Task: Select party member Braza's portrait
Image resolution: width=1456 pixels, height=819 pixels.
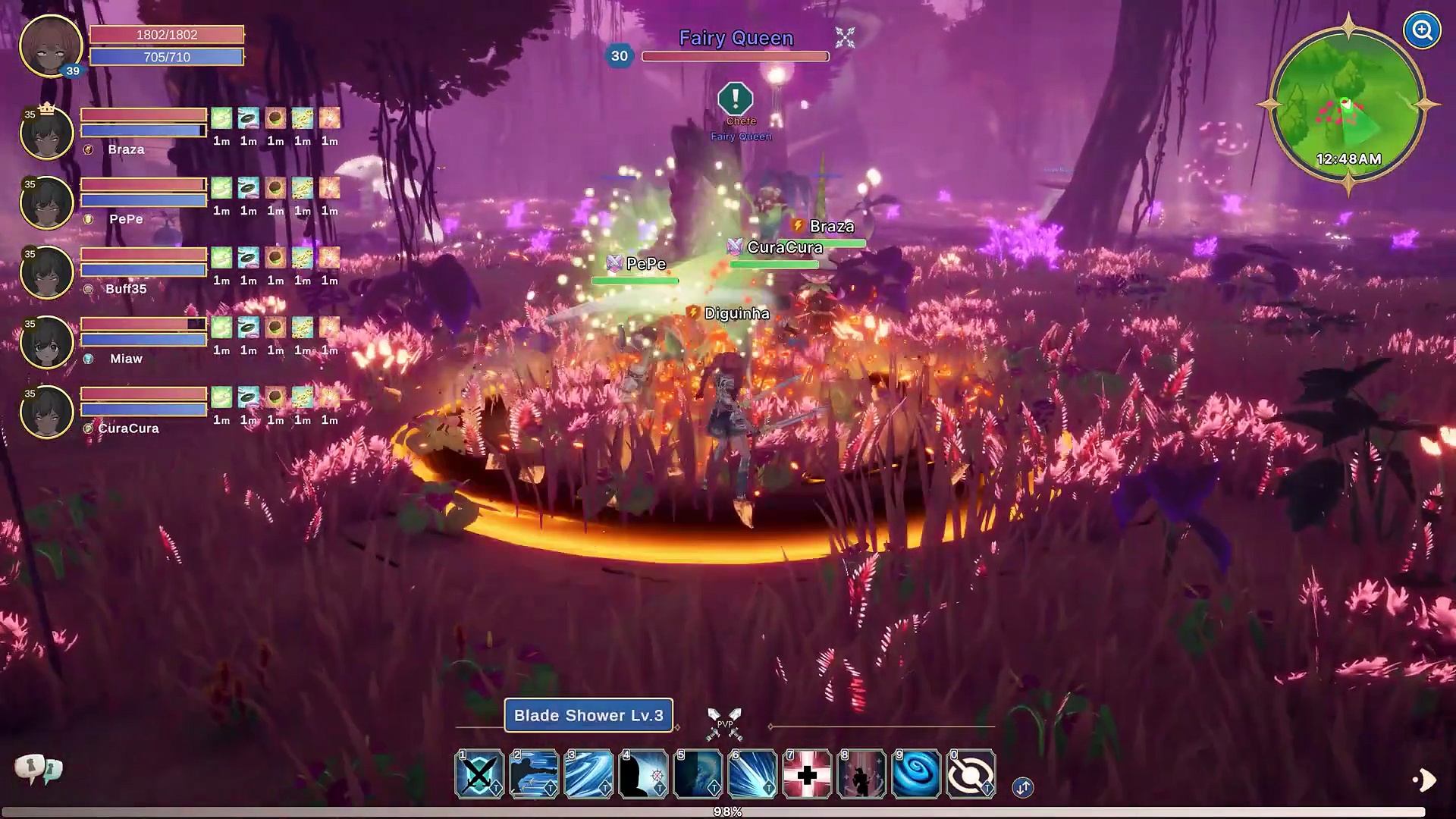Action: (47, 133)
